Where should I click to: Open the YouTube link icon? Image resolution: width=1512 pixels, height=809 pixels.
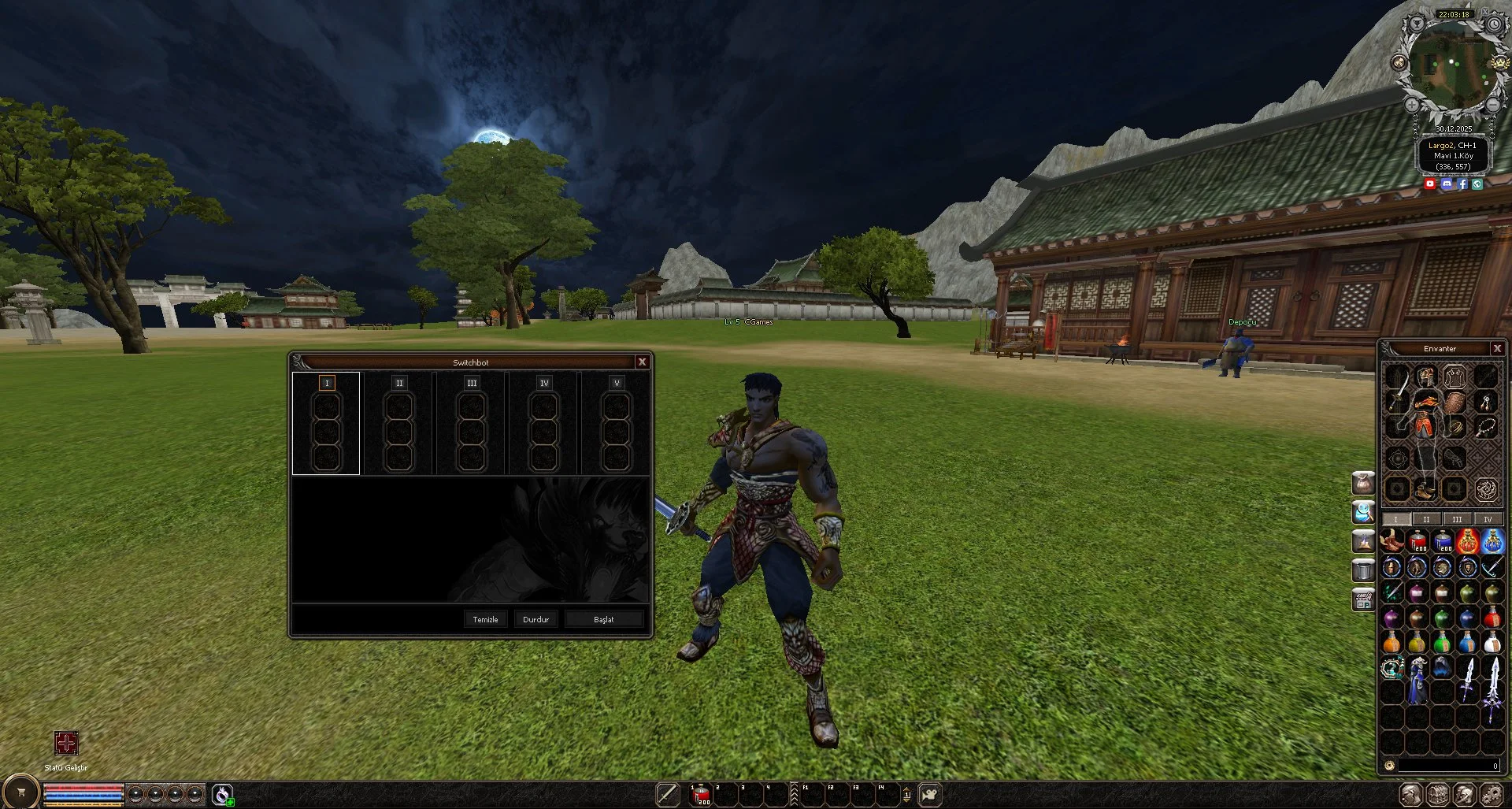1430,184
